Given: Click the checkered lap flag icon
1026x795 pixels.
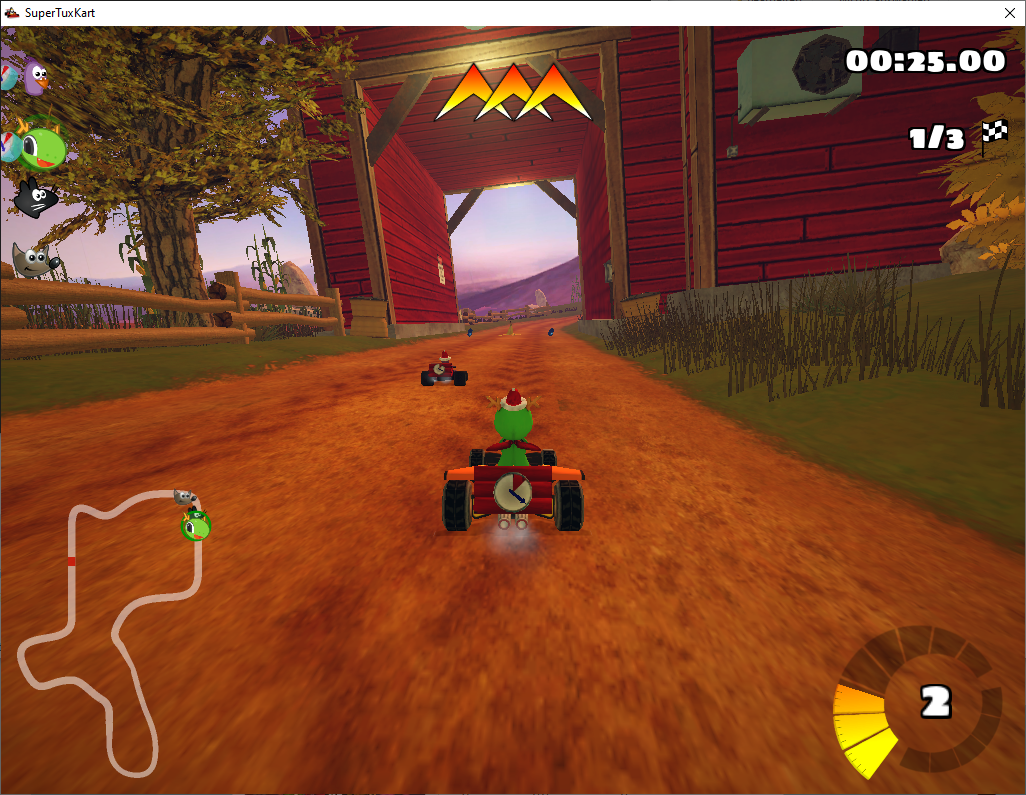Looking at the screenshot, I should point(993,136).
